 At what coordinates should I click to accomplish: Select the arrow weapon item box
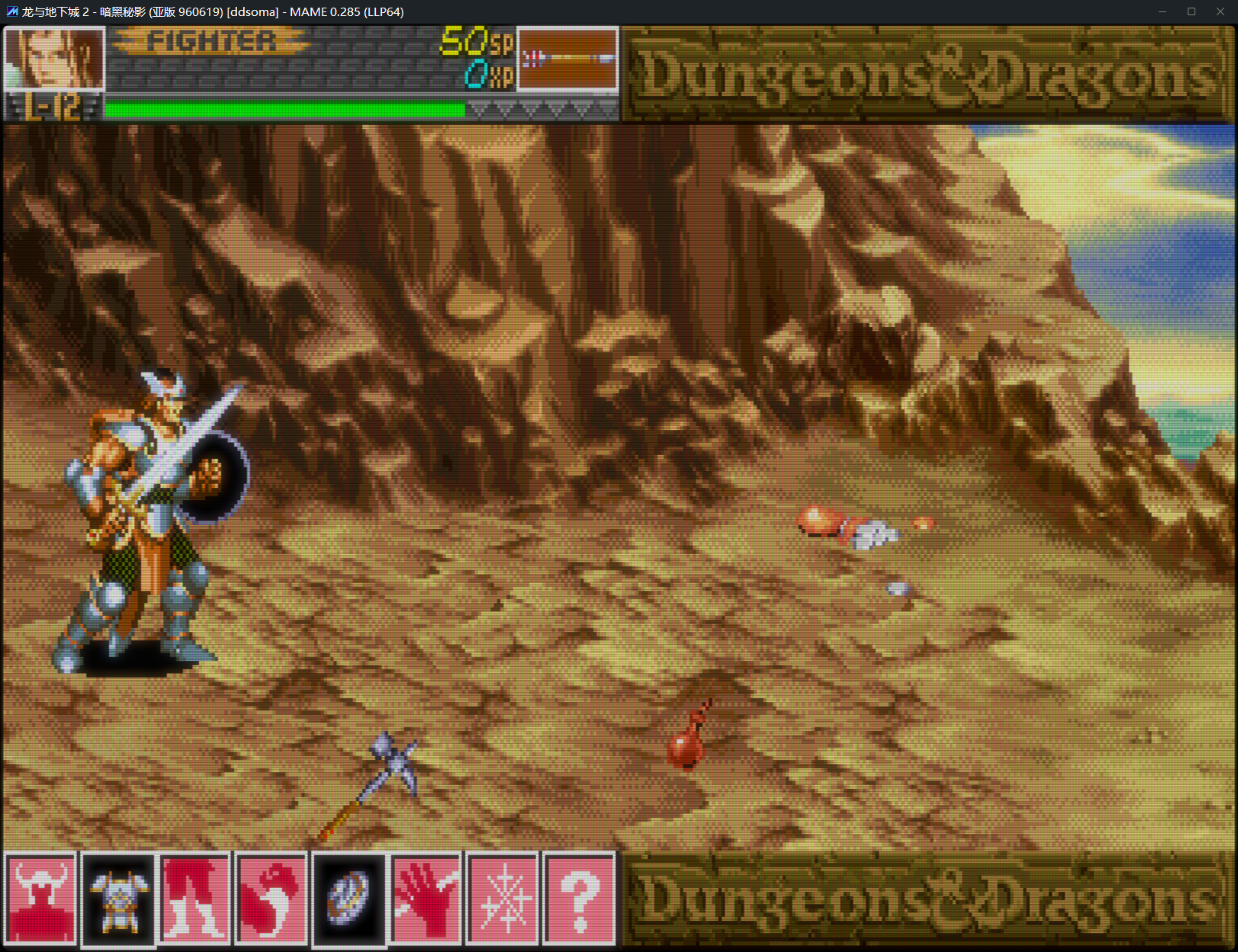(x=567, y=59)
